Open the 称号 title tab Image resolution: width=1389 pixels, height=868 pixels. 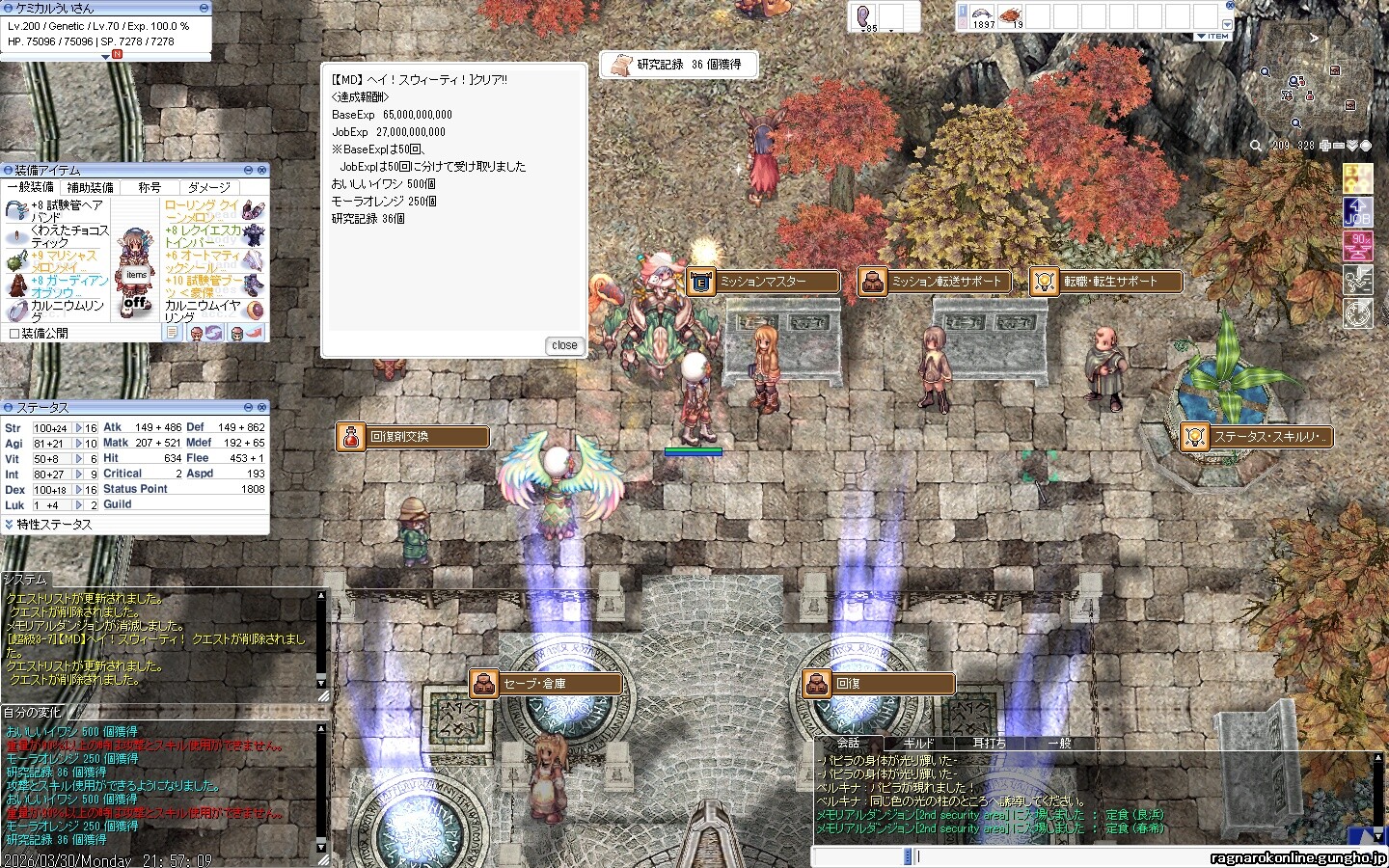tap(150, 187)
